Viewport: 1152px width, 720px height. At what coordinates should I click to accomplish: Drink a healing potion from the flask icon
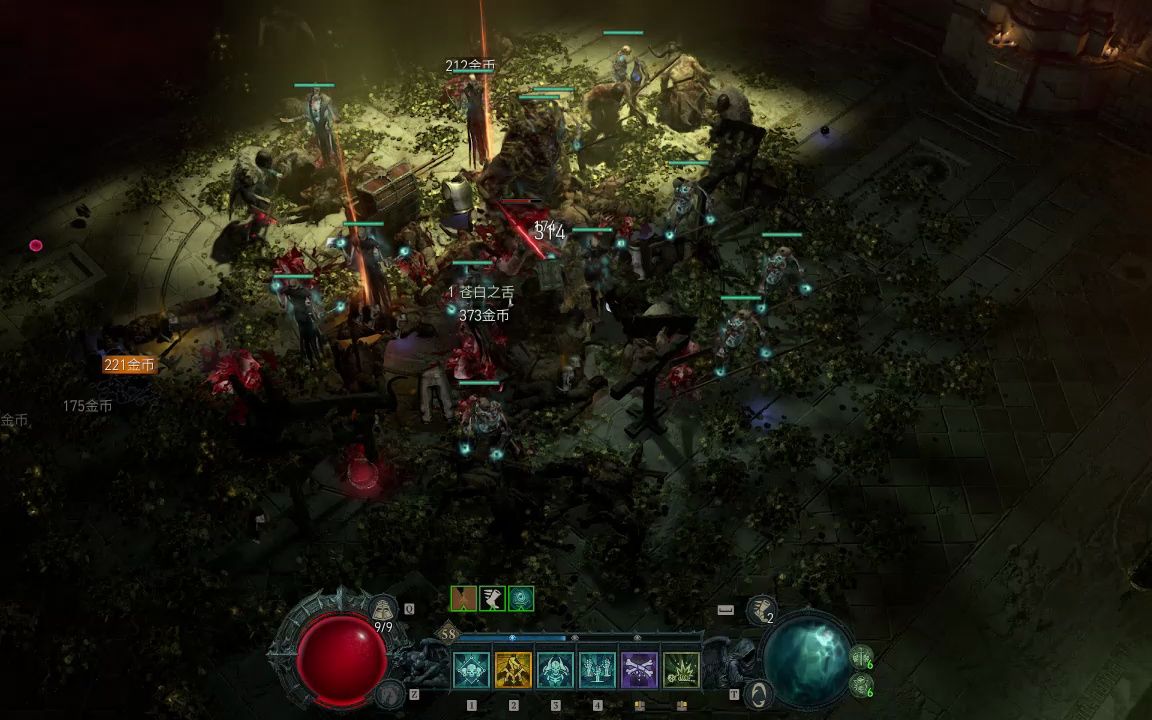pos(384,610)
